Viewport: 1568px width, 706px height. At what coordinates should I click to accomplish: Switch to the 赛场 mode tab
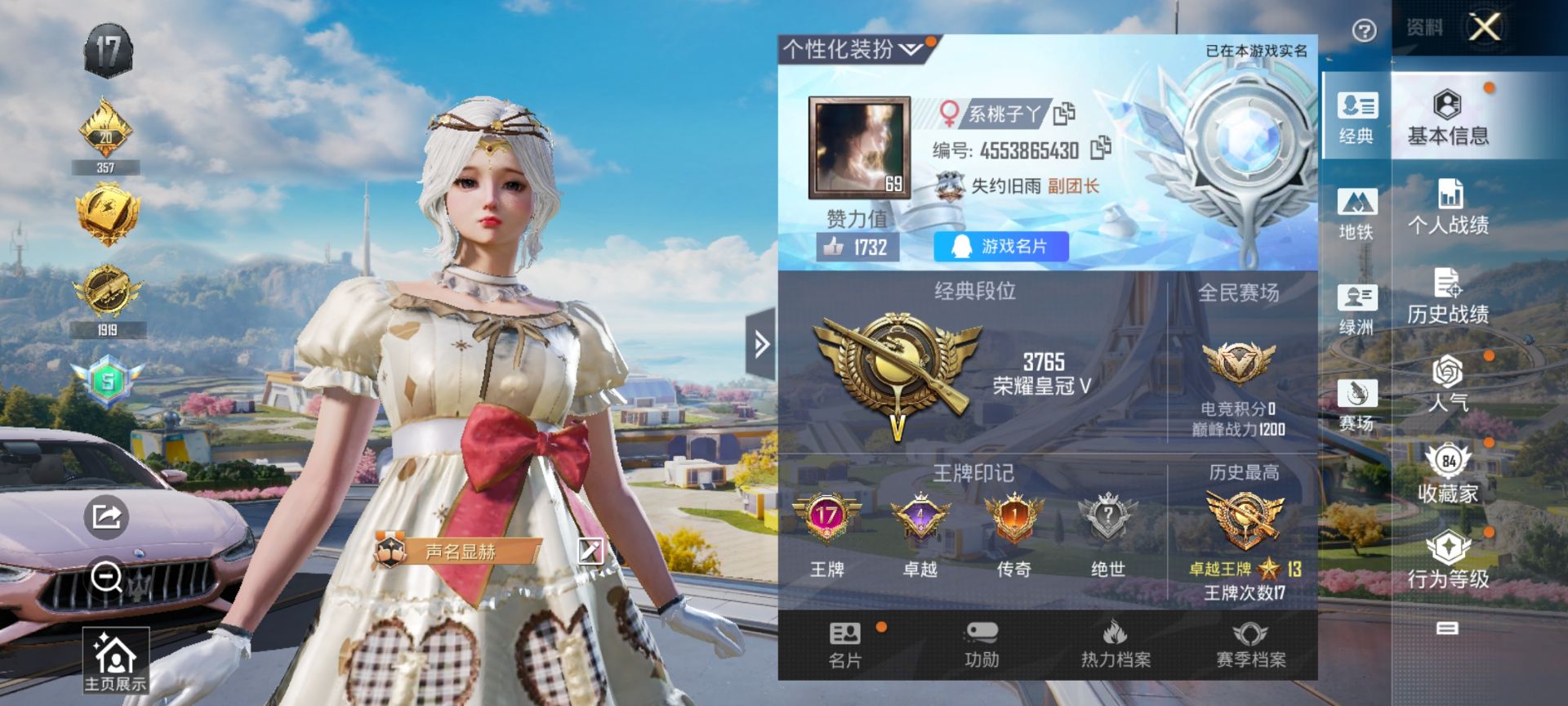1356,404
